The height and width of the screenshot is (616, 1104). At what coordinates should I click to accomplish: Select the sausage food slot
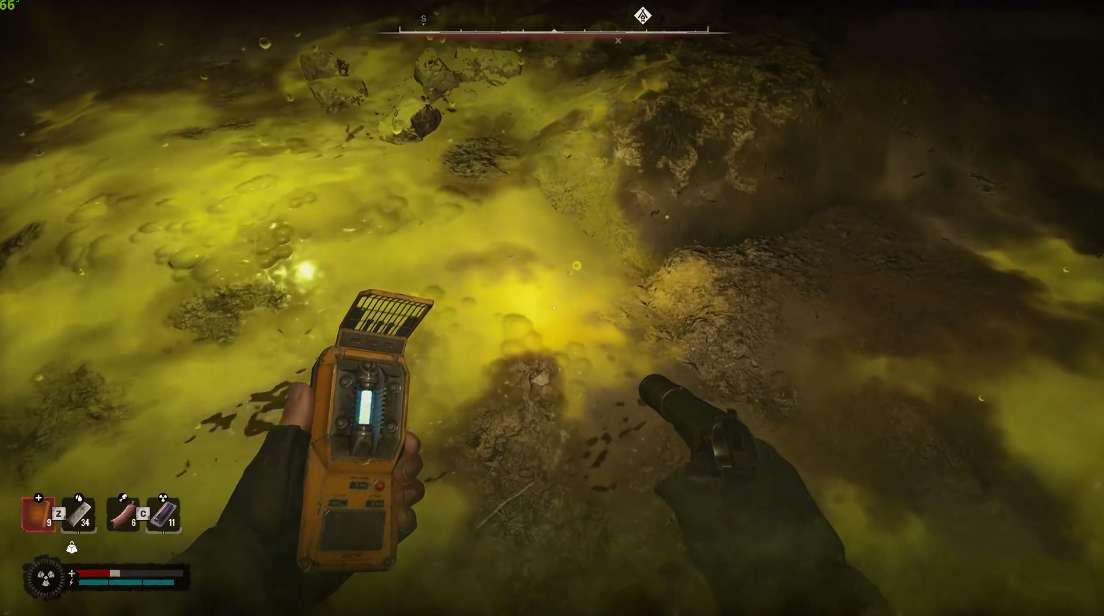point(122,513)
